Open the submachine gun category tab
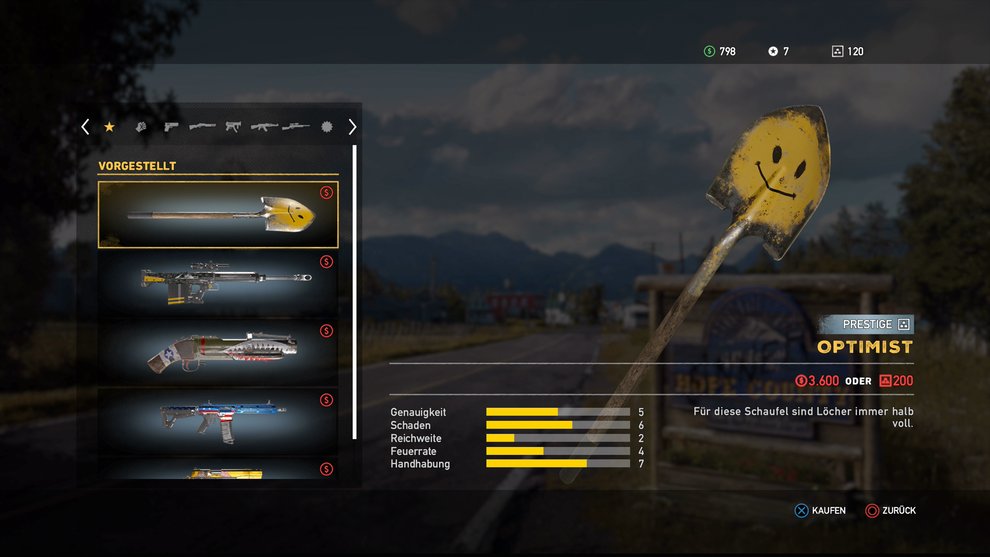 coord(233,127)
